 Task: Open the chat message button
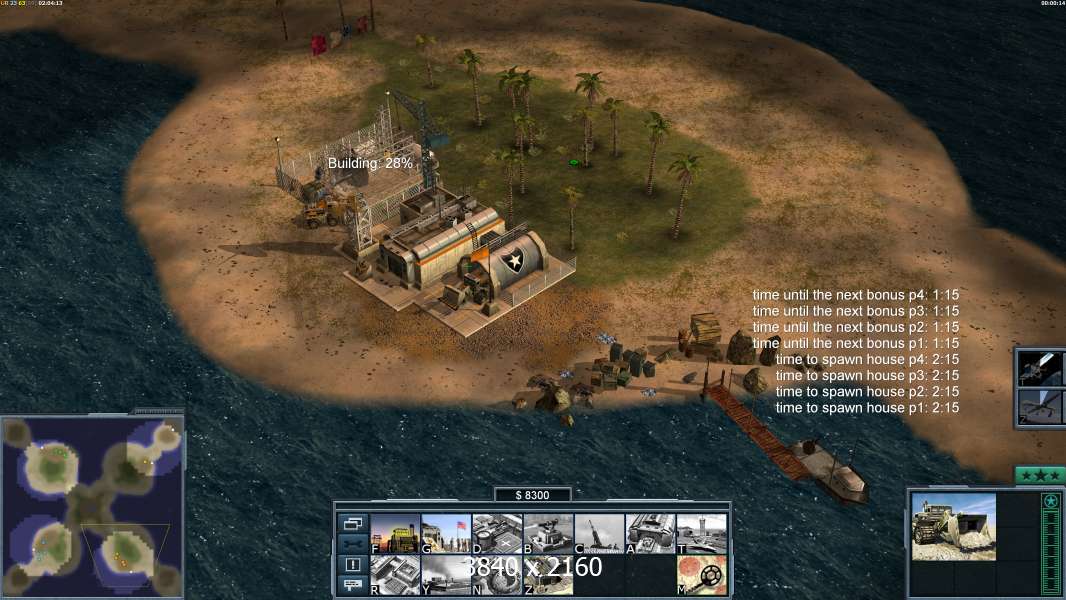click(x=352, y=585)
